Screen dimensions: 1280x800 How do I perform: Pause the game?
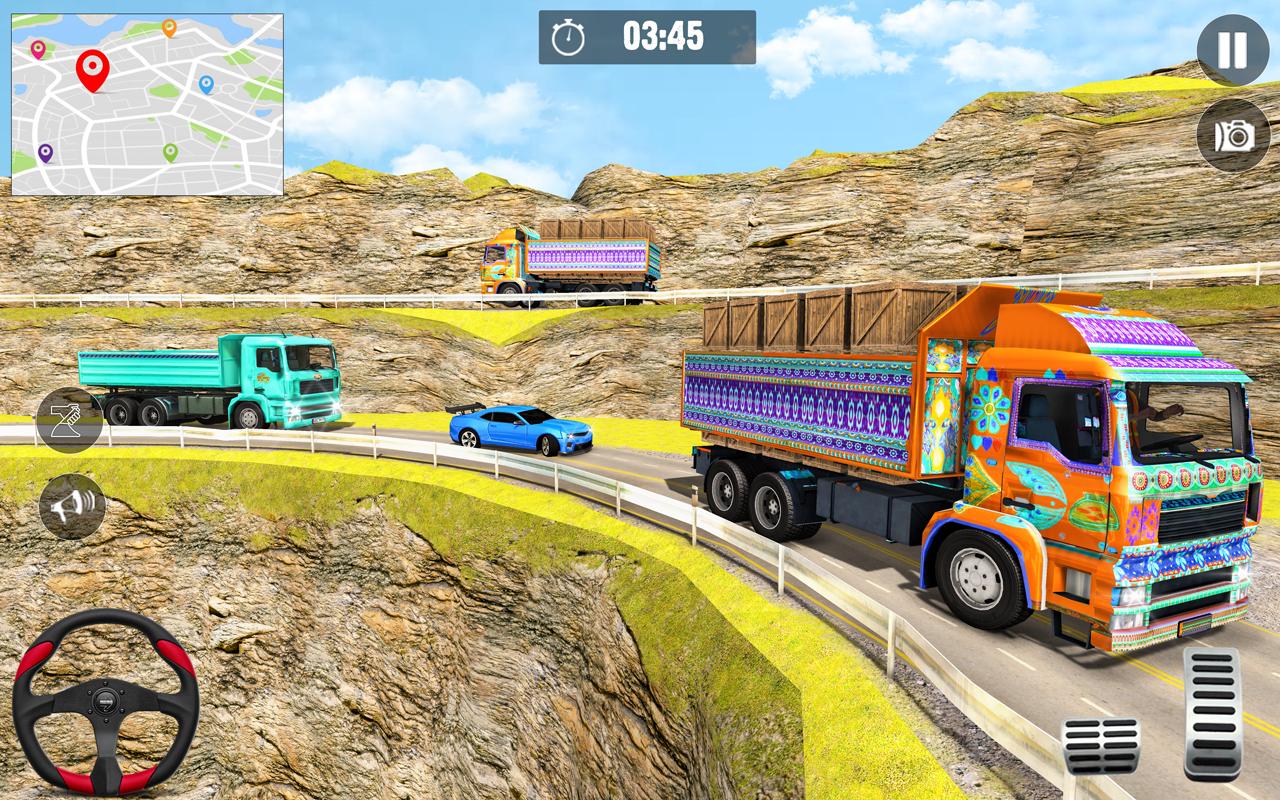coord(1232,50)
